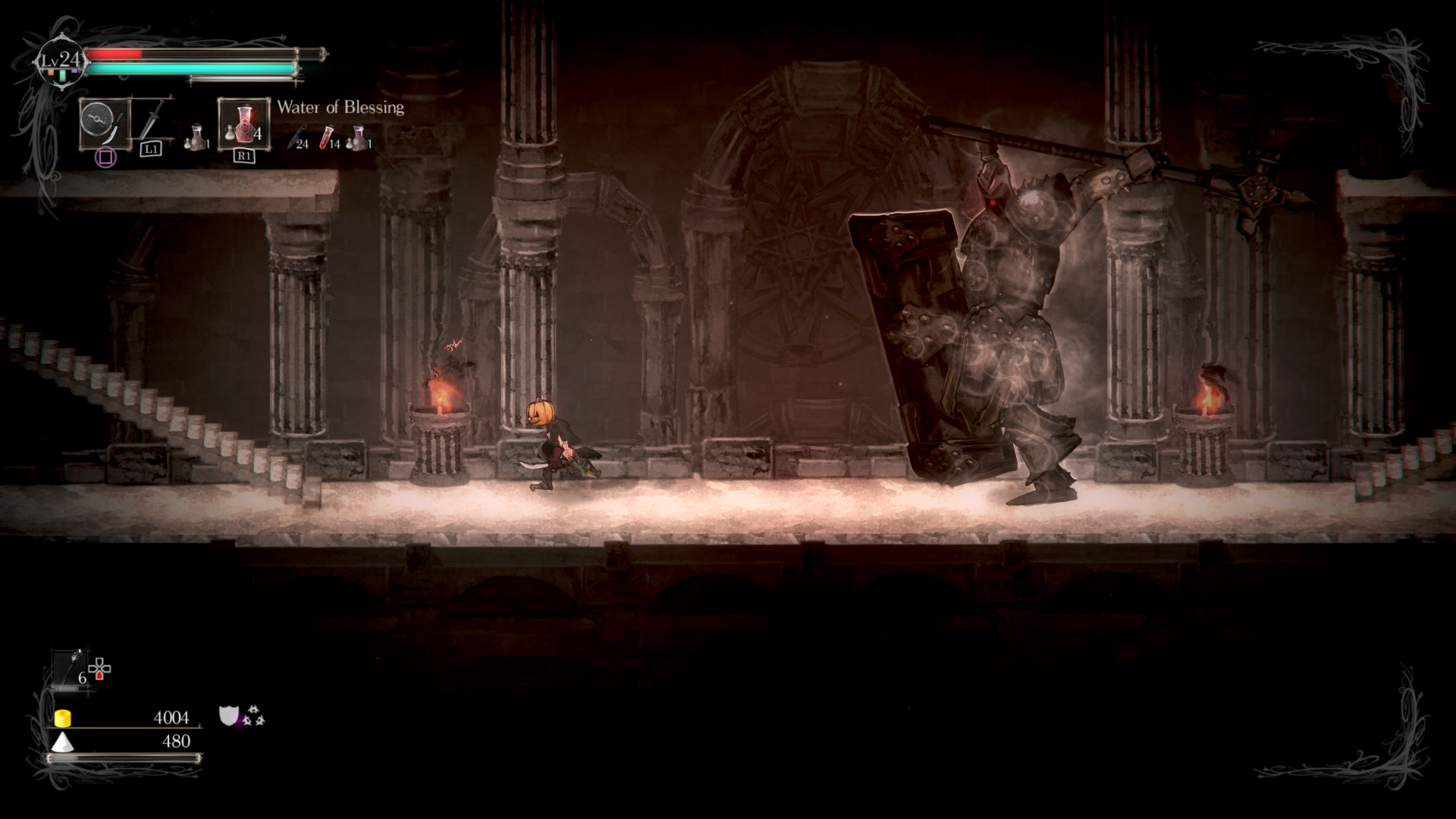The height and width of the screenshot is (819, 1456).
Task: Select the red vial item with 14
Action: [328, 138]
